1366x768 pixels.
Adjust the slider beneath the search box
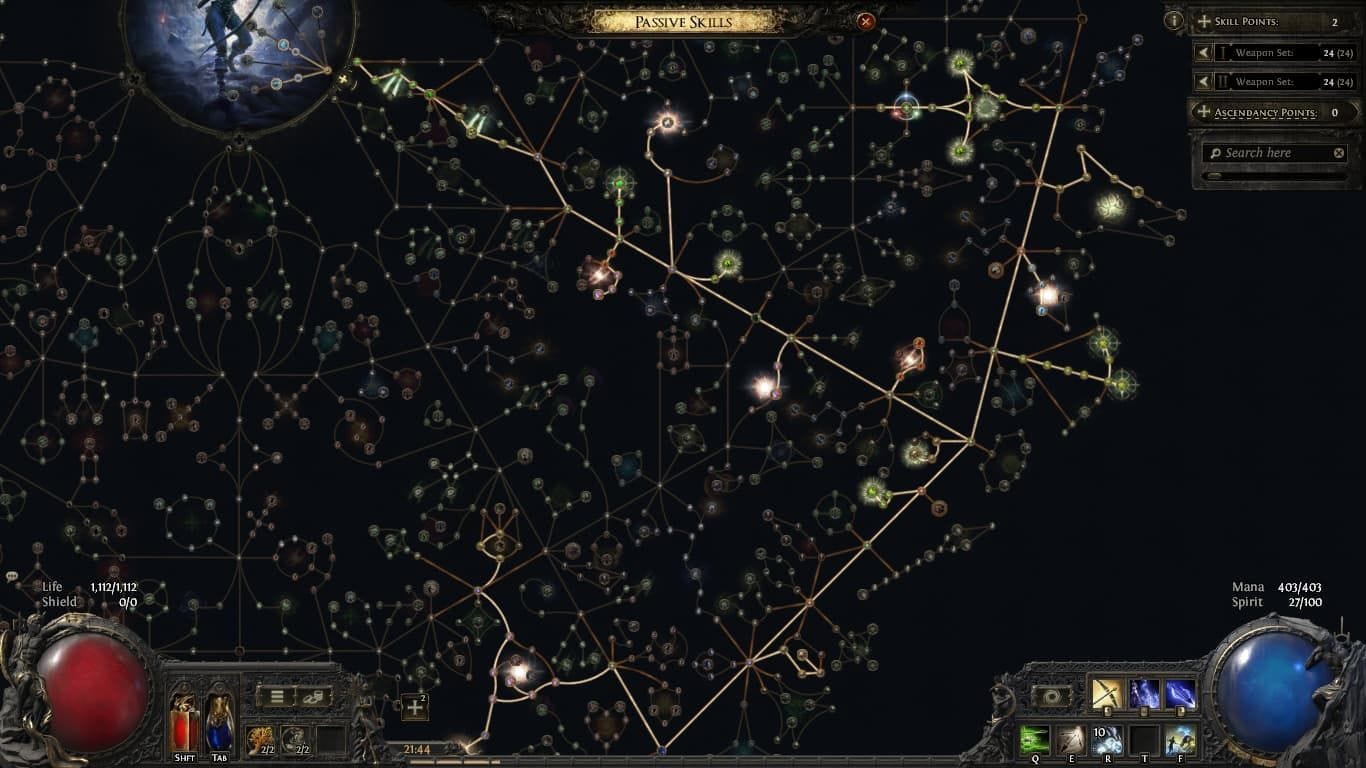(1215, 175)
